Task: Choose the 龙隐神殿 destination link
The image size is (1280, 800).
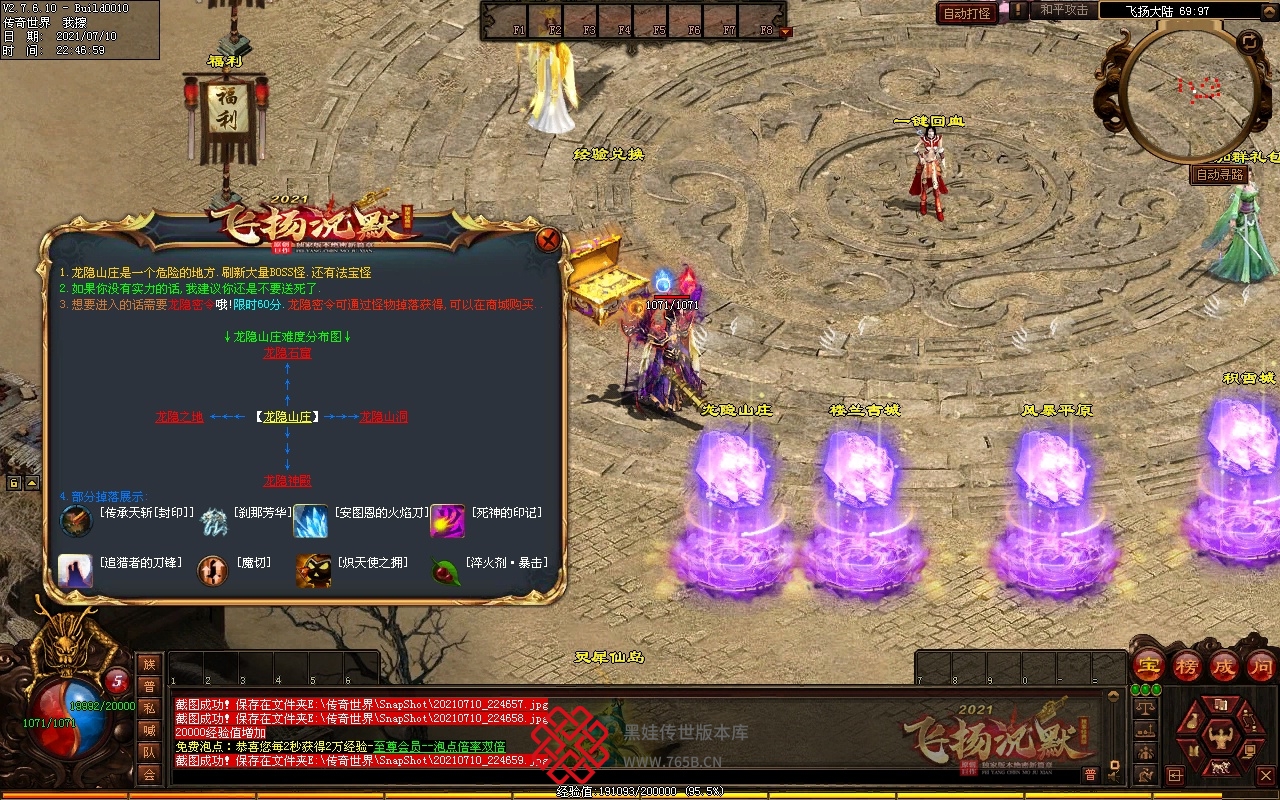Action: (x=287, y=481)
